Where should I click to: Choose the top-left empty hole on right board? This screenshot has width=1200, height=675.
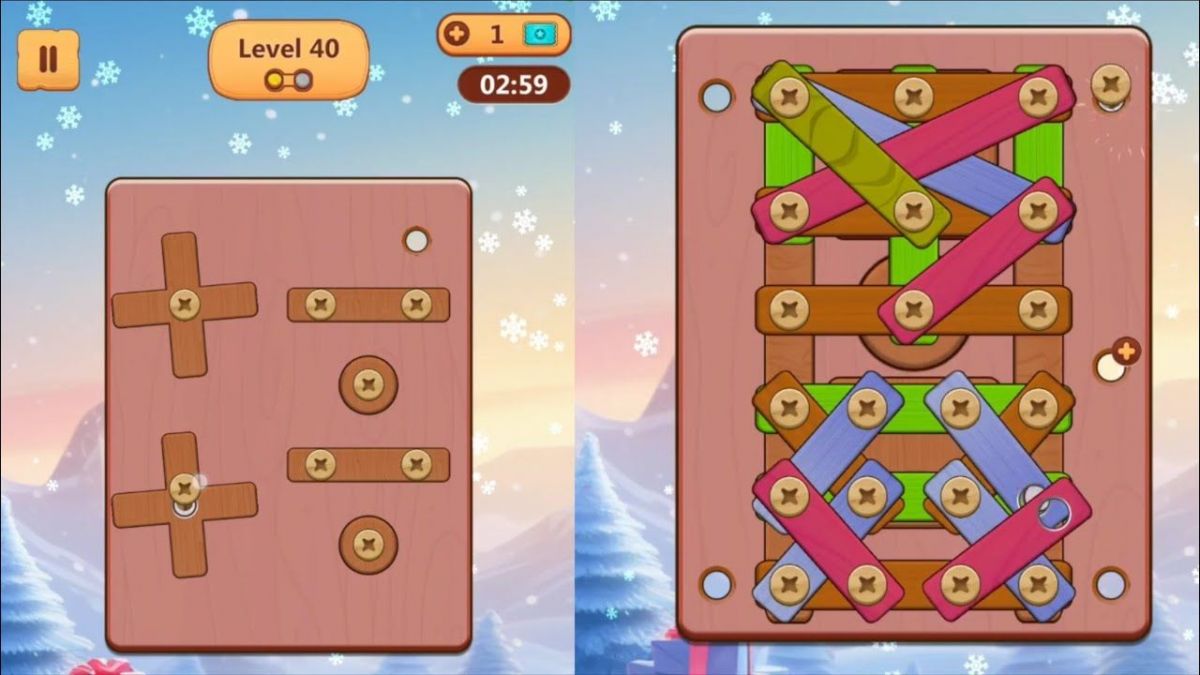[x=717, y=97]
